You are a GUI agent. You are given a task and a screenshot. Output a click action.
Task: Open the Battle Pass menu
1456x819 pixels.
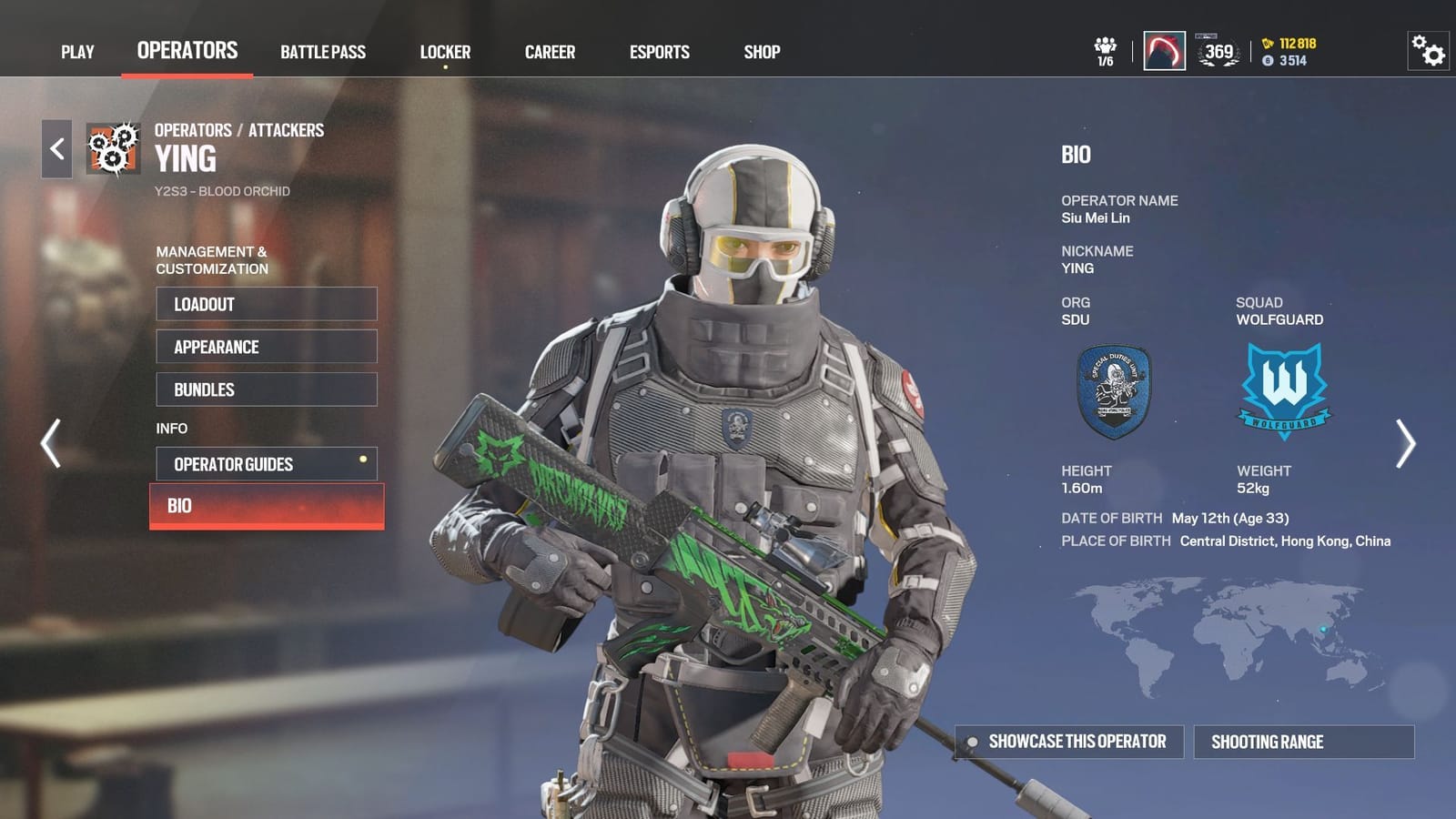click(x=323, y=52)
